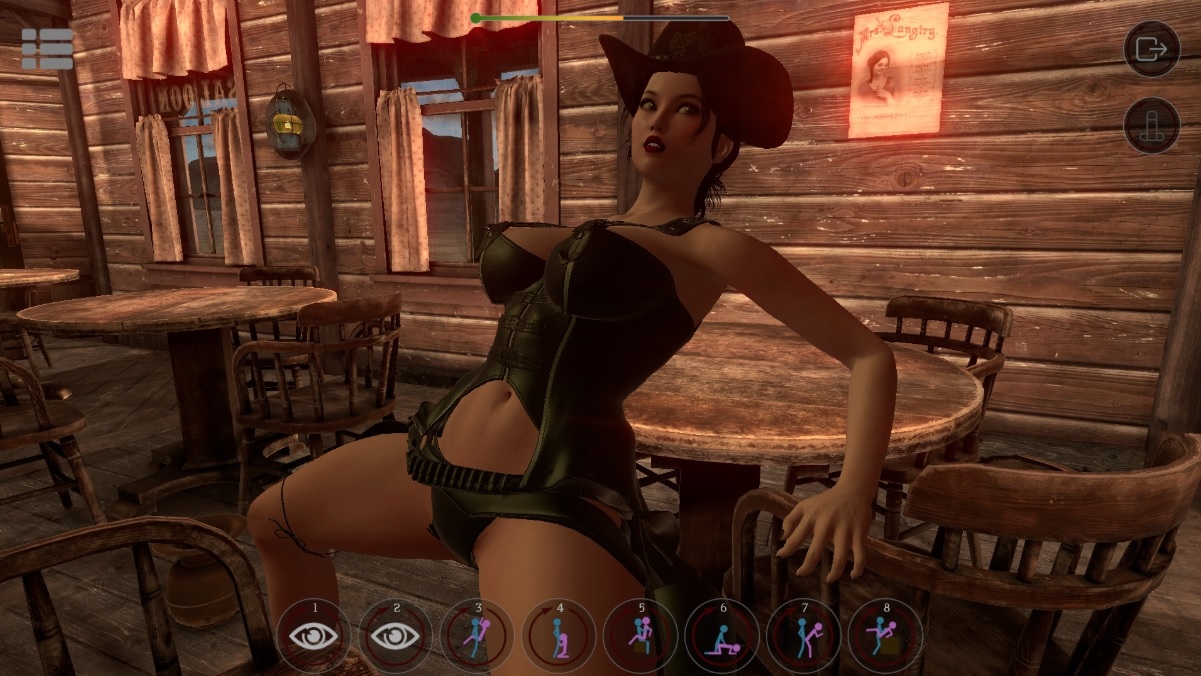Switch to the pose icon numbered 6

pyautogui.click(x=723, y=636)
